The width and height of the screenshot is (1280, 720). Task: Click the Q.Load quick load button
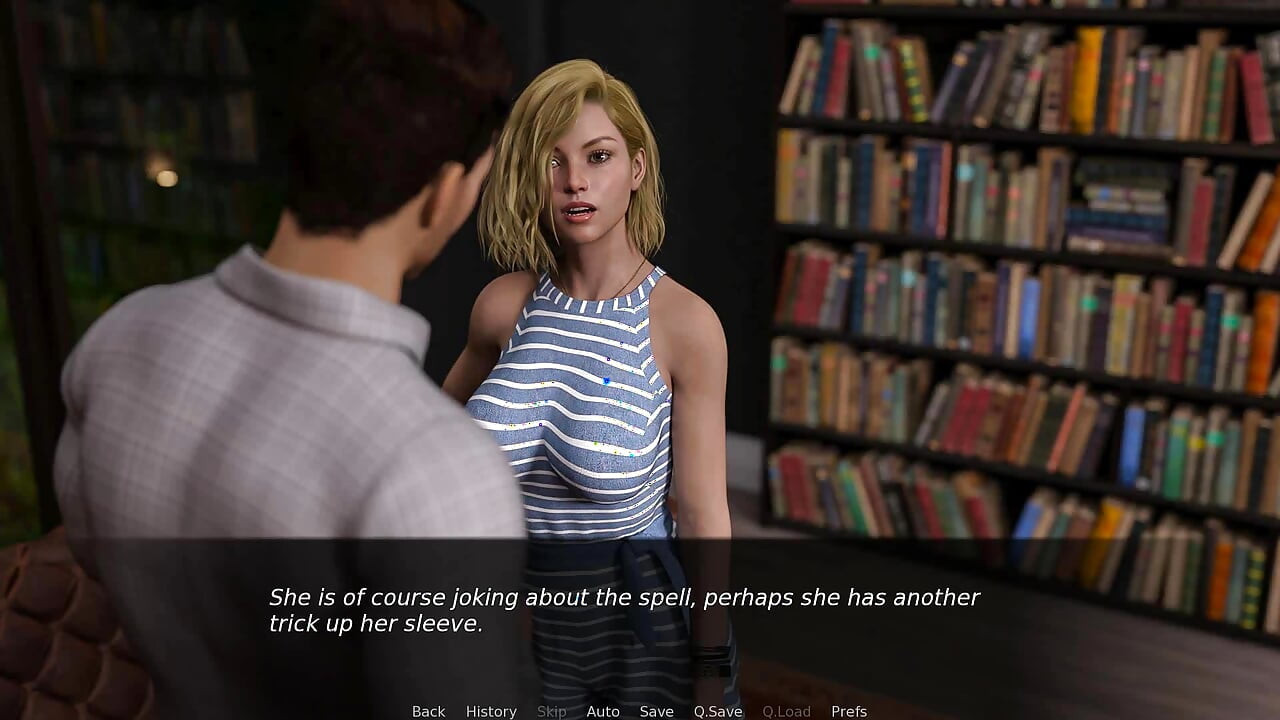786,711
